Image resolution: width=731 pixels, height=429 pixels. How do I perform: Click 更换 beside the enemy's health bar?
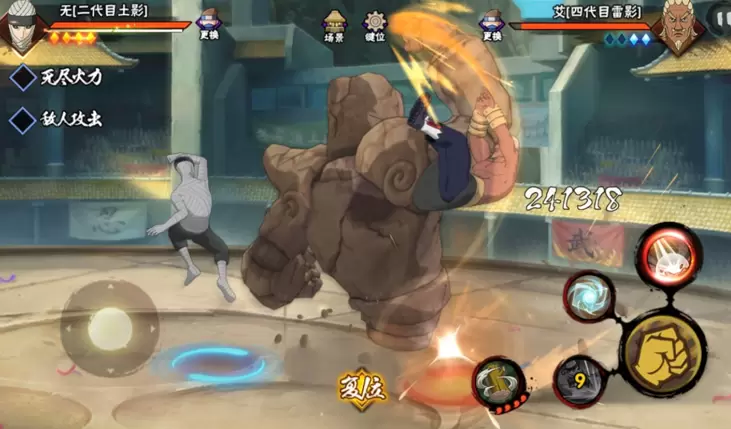click(x=490, y=26)
